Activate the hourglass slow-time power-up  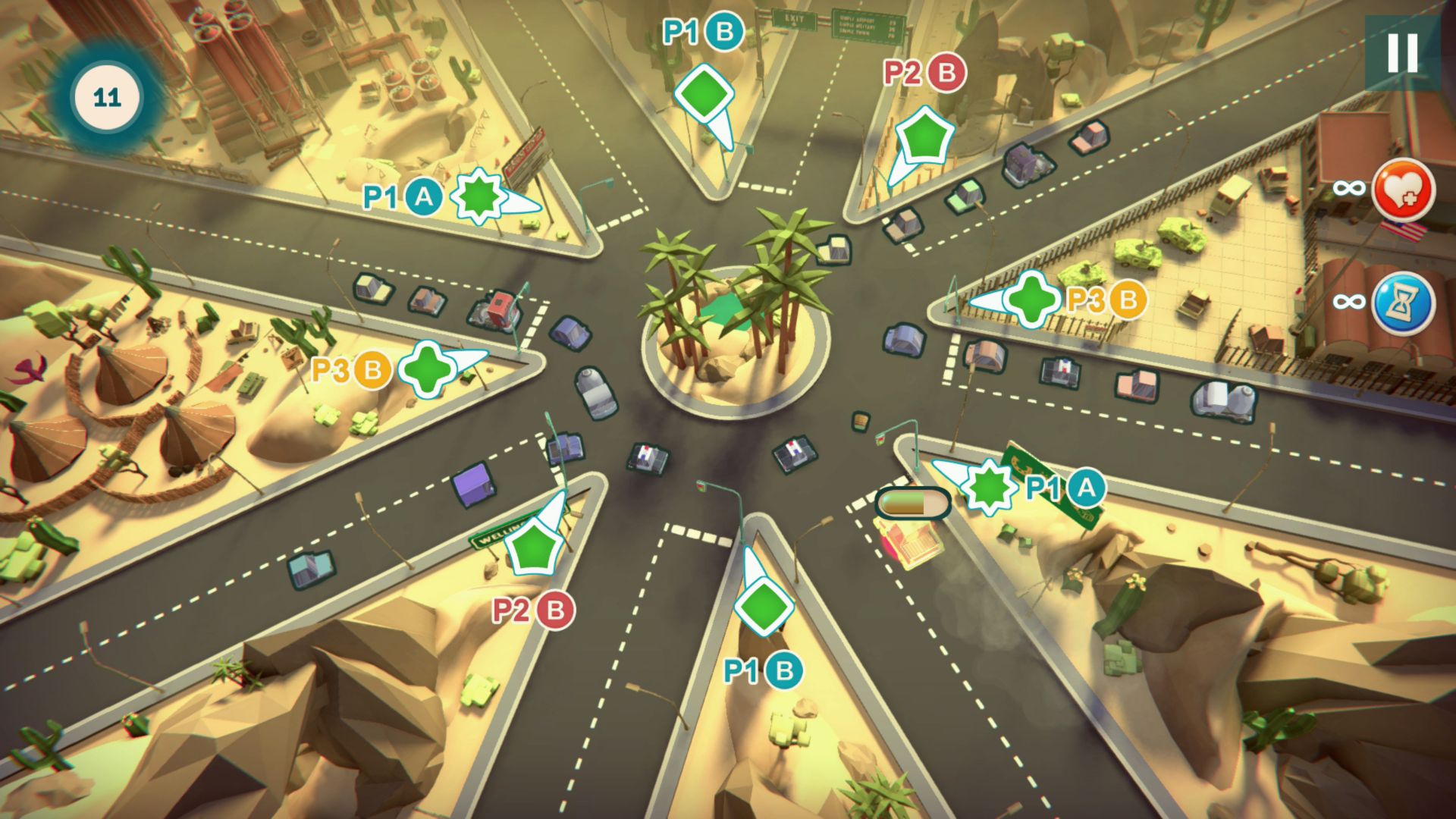pyautogui.click(x=1403, y=303)
